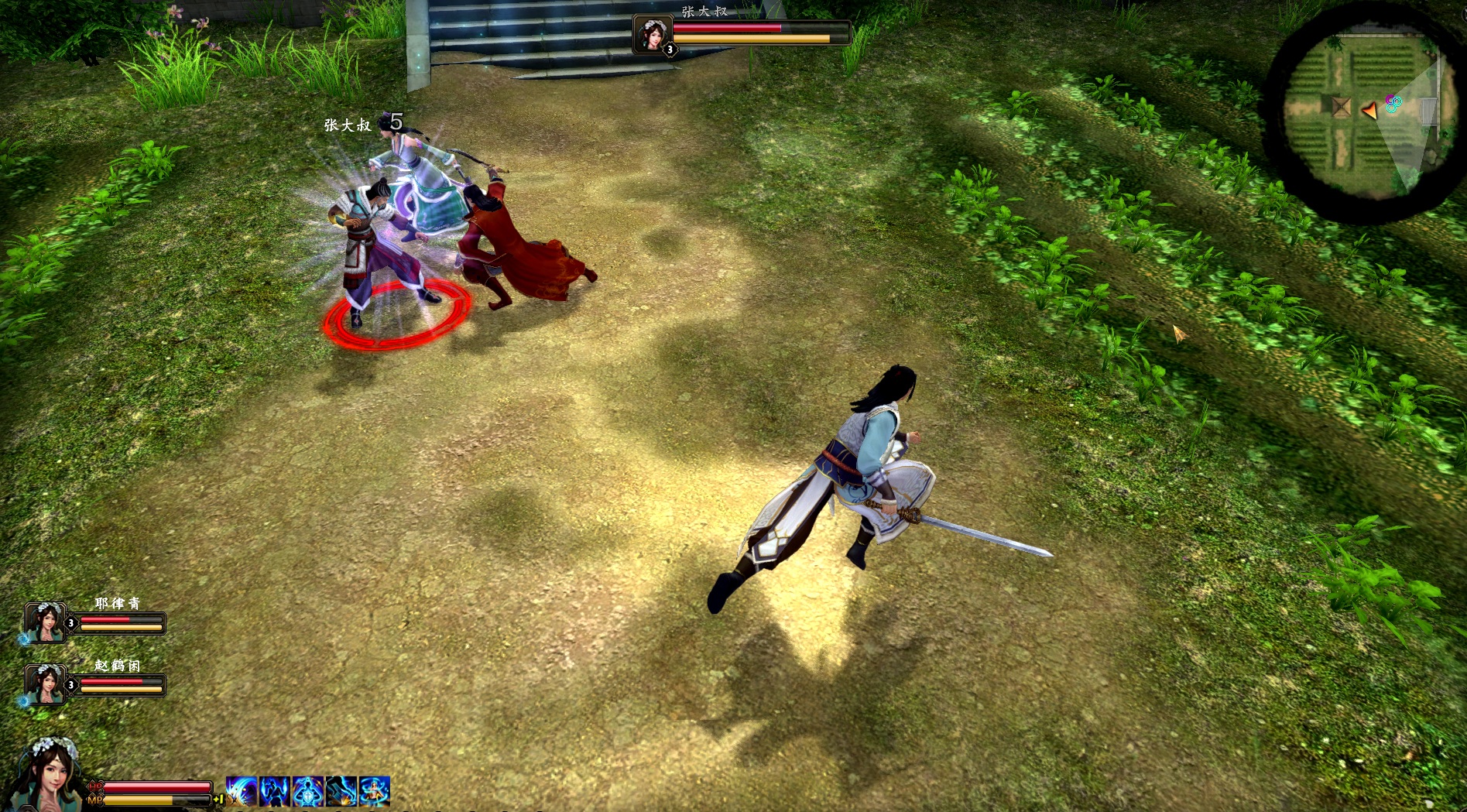
Task: Select party member 赵鹤闲 portrait
Action: coord(45,684)
